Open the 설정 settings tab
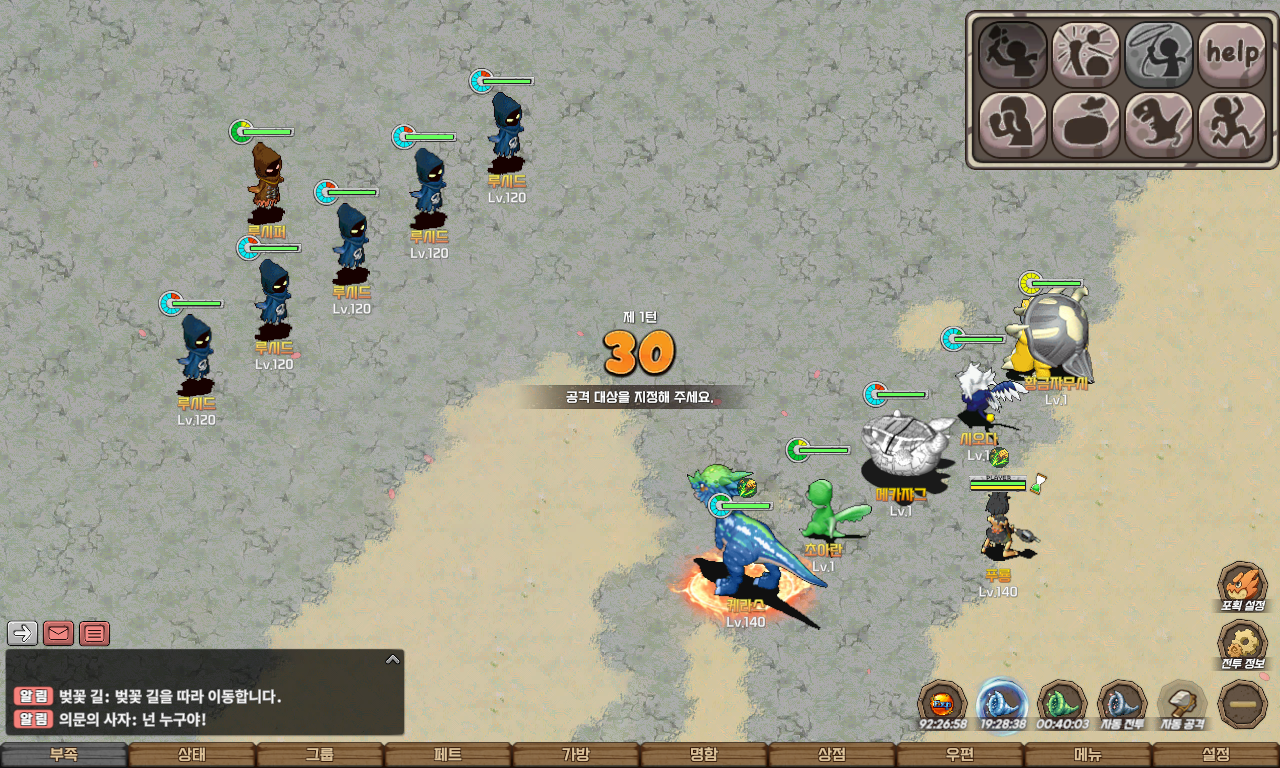This screenshot has height=768, width=1280. pos(1216,755)
